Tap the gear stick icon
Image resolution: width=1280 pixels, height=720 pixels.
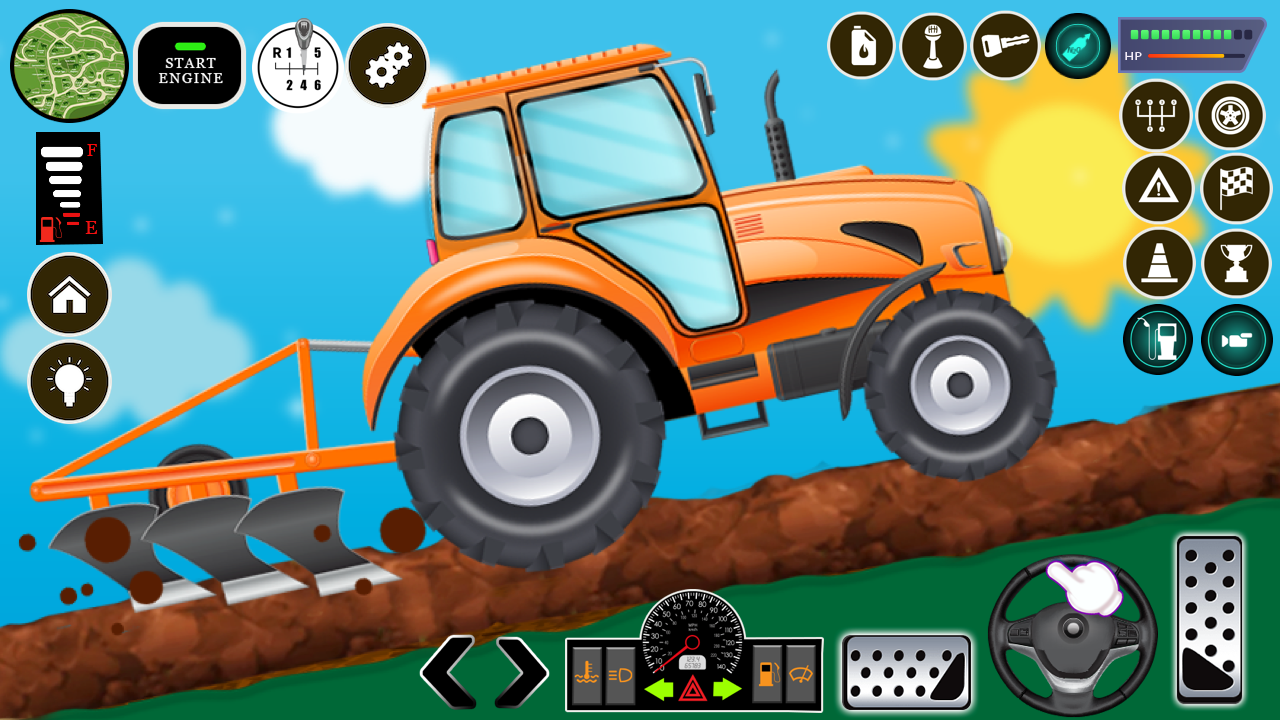point(933,45)
